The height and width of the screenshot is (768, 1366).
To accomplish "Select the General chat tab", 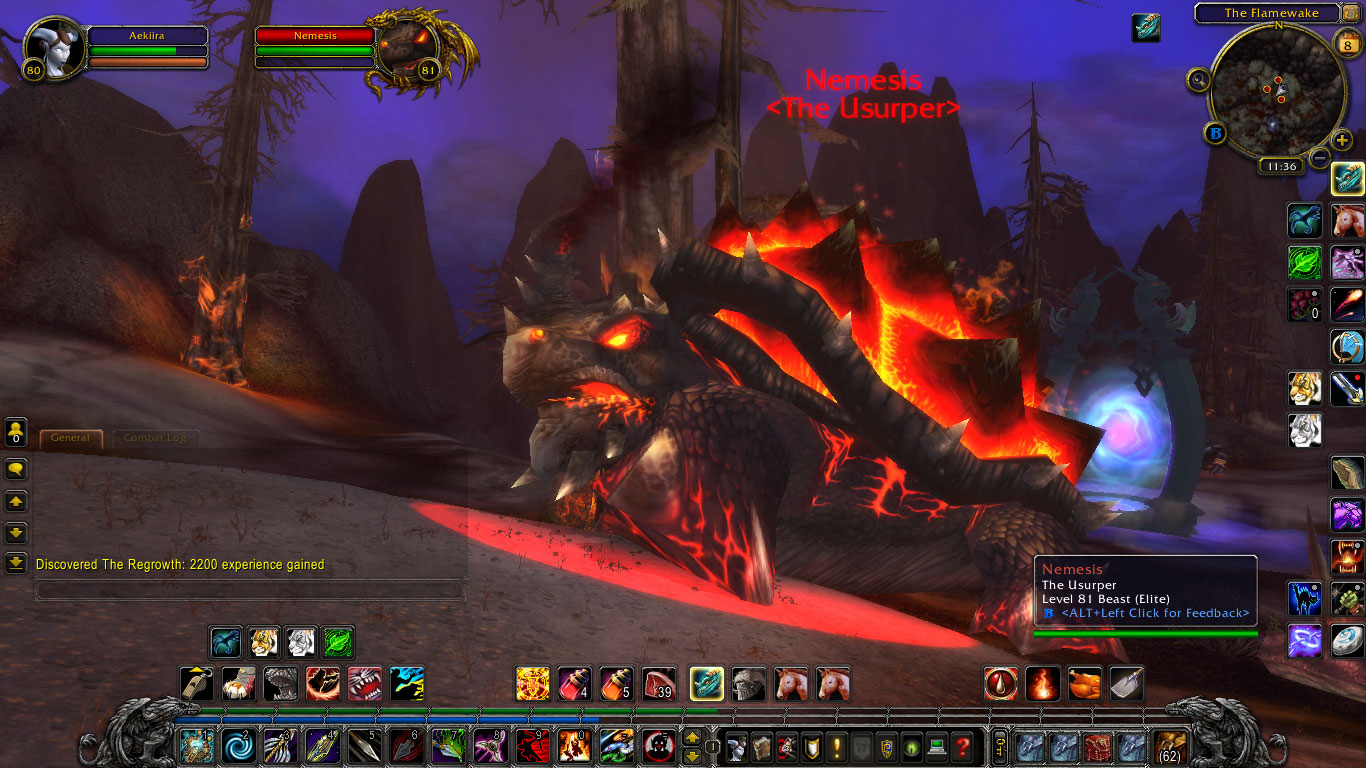I will coord(70,438).
